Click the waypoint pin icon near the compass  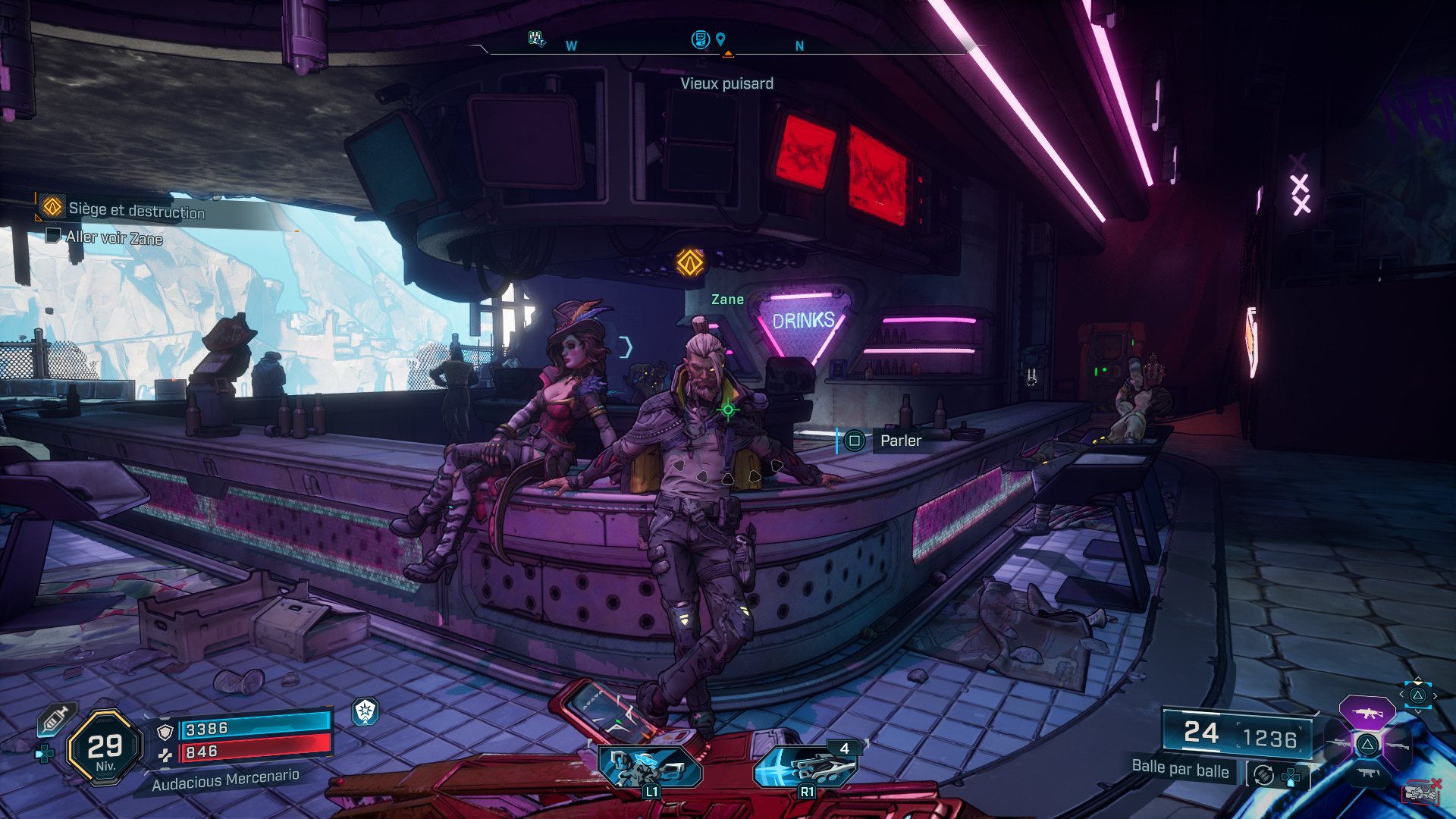tap(721, 39)
